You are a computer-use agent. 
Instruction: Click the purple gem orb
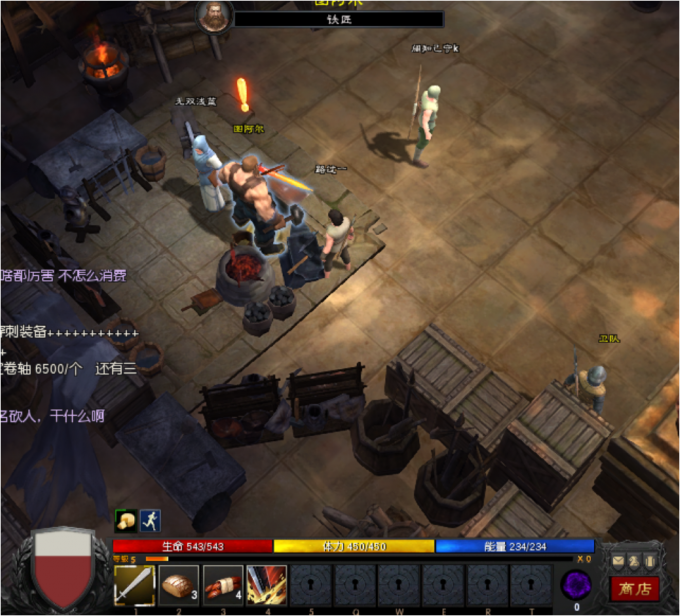(575, 584)
